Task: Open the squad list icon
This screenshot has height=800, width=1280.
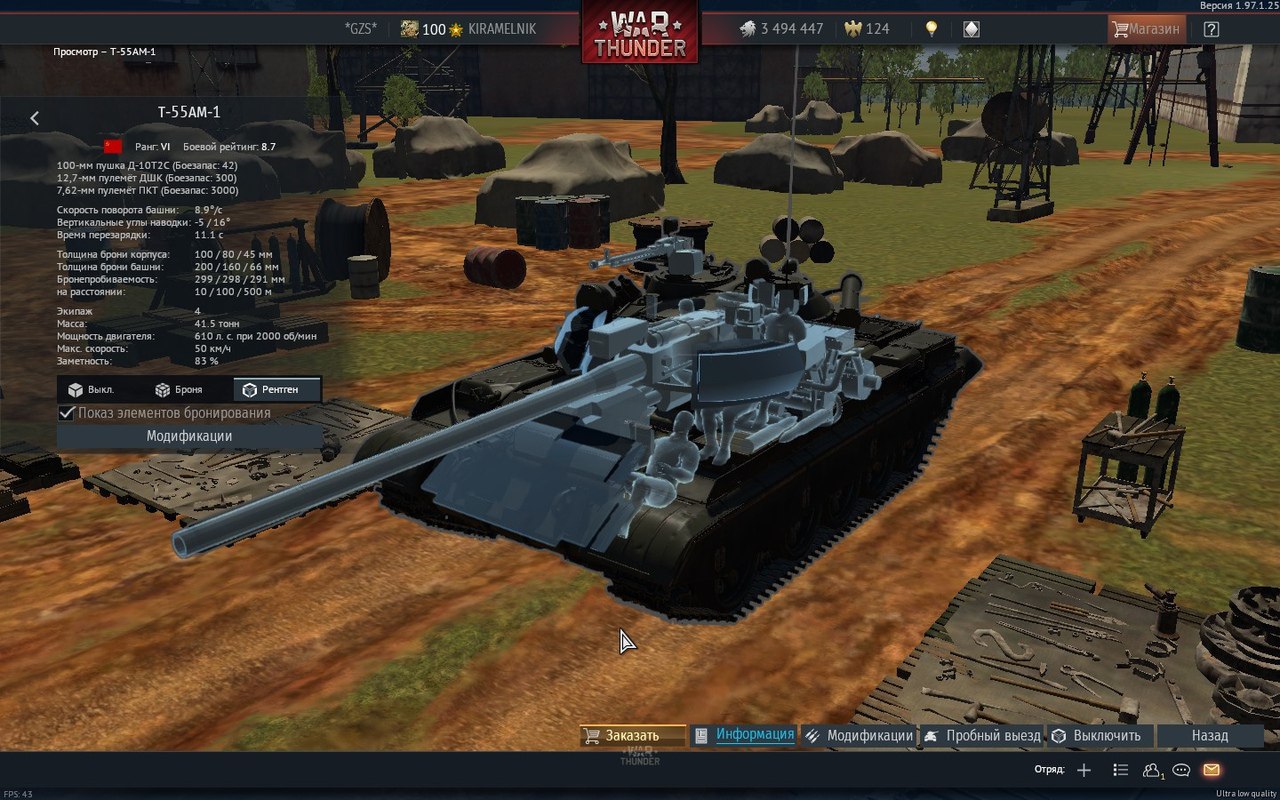Action: click(1121, 770)
